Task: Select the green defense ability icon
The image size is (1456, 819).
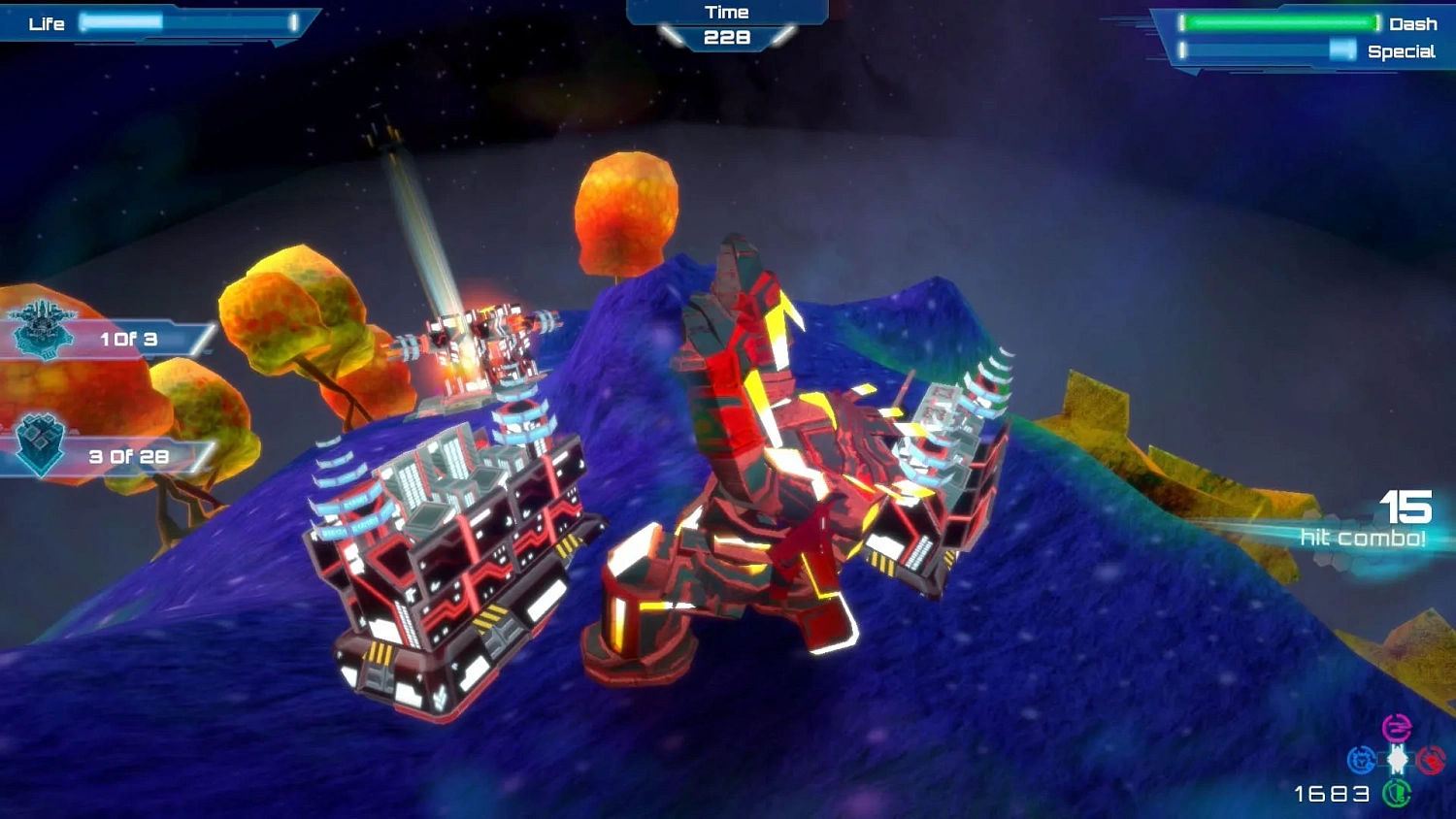Action: point(1397,792)
